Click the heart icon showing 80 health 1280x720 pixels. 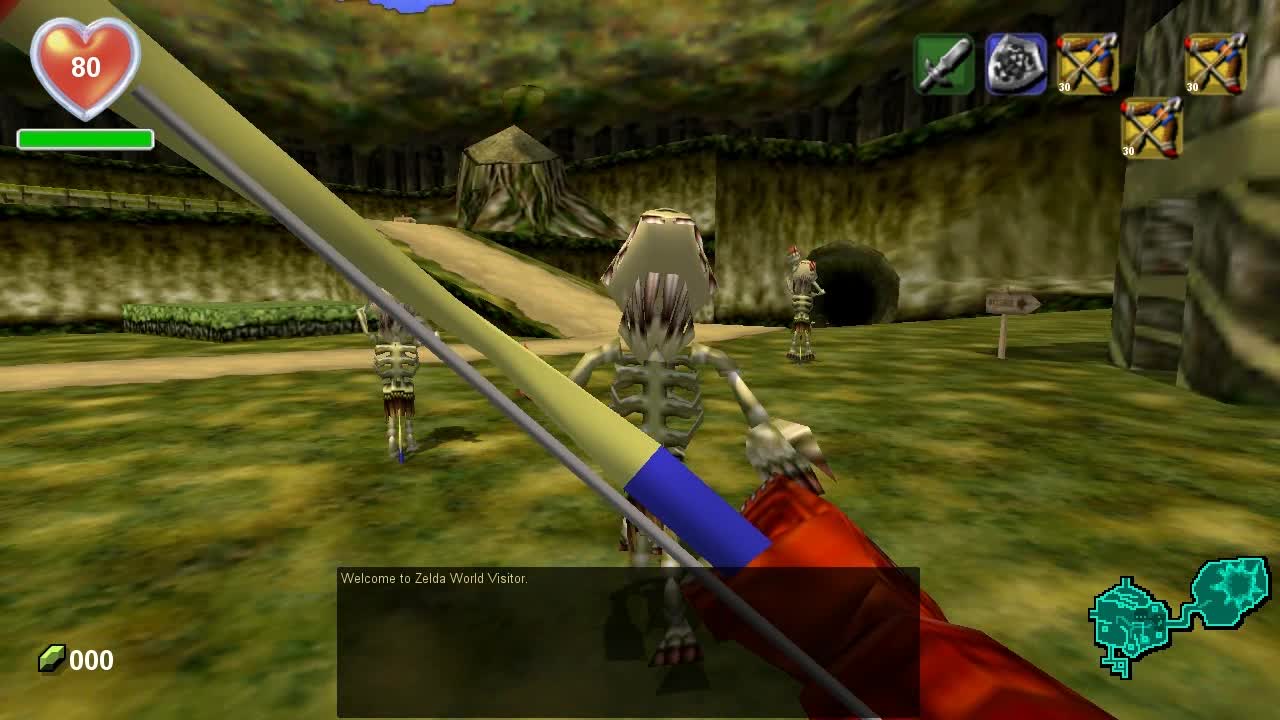(x=85, y=65)
